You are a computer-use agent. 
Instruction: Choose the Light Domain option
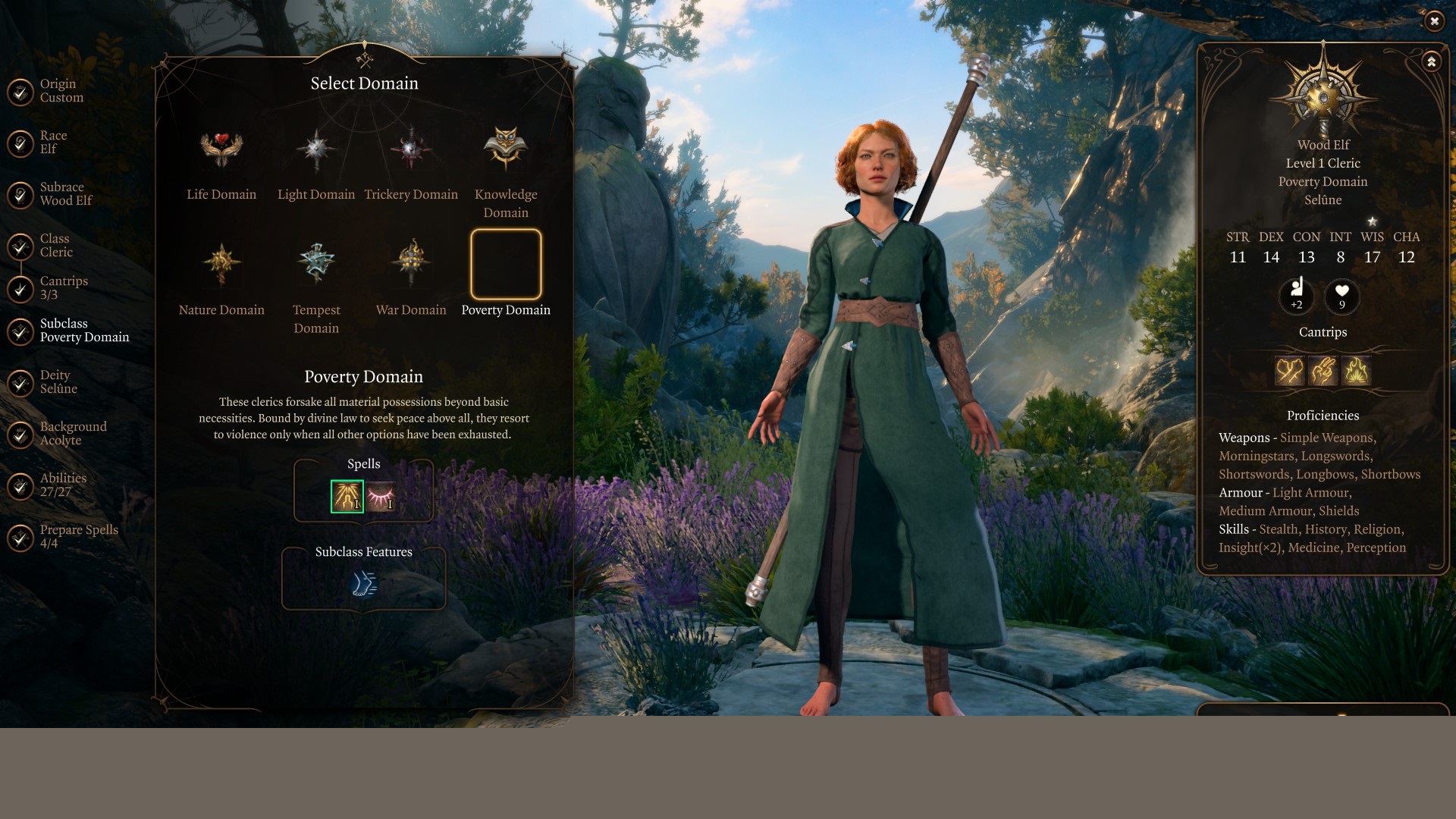tap(316, 149)
